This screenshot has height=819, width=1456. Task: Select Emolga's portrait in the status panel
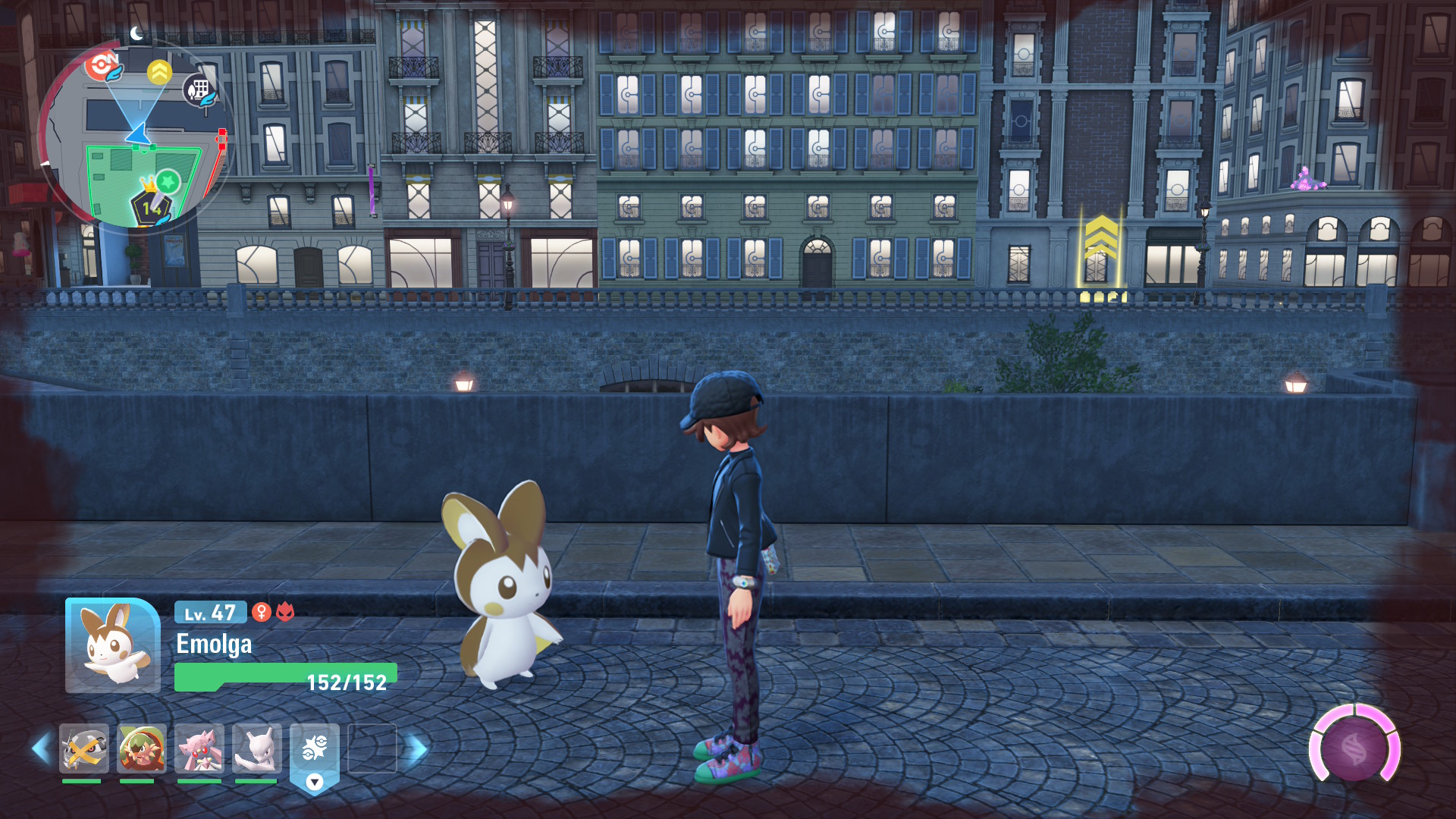[112, 645]
